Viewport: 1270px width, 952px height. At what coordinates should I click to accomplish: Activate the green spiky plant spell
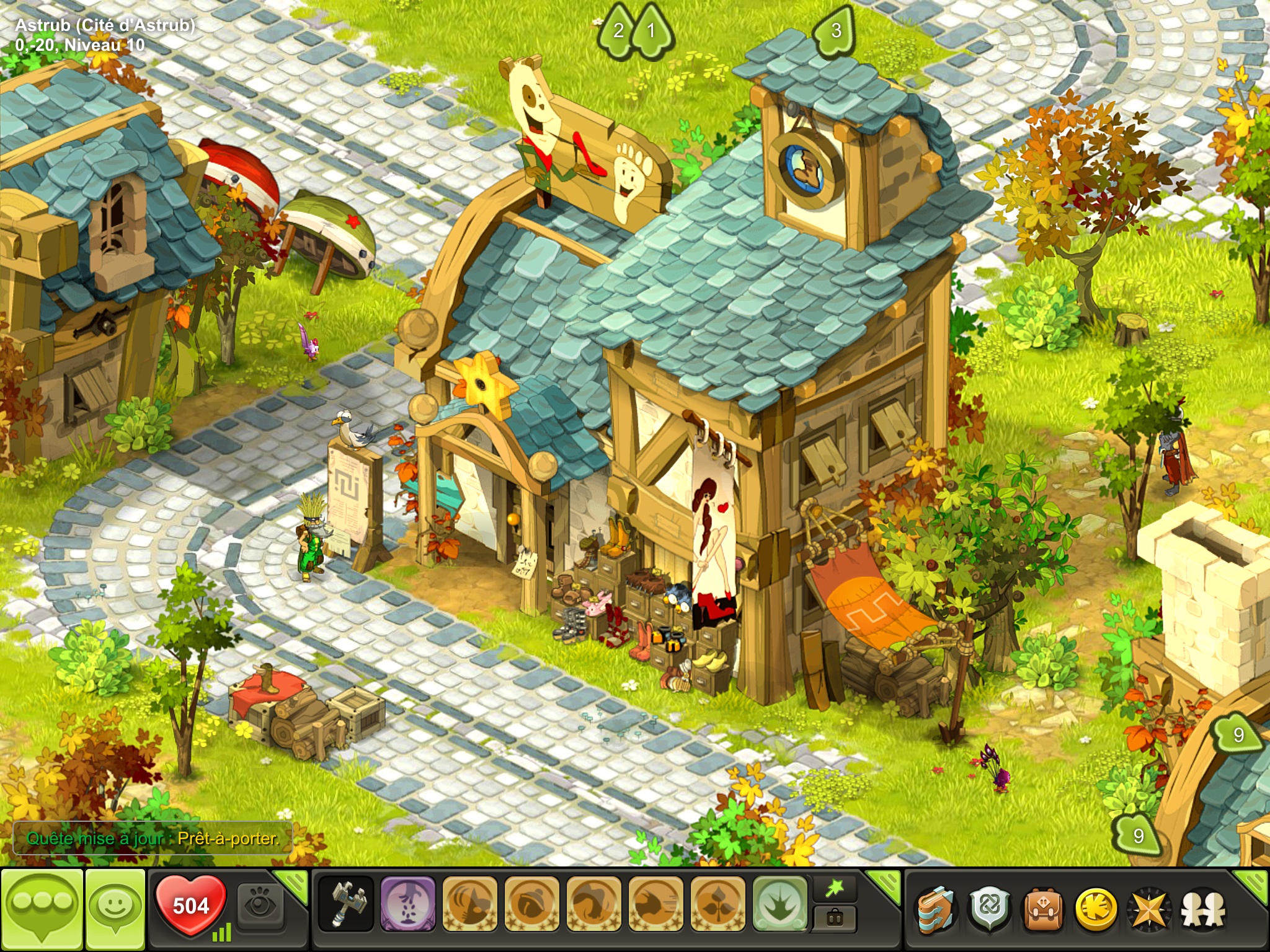pyautogui.click(x=780, y=904)
